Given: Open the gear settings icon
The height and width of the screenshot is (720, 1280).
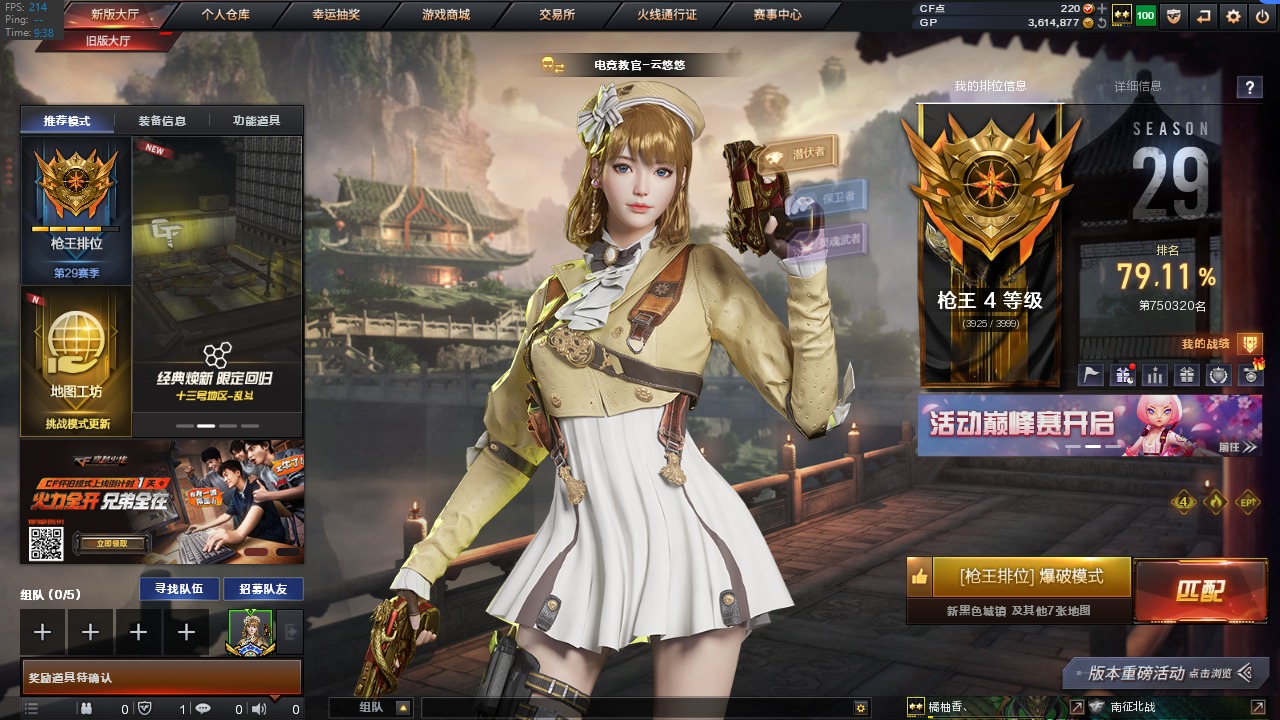Looking at the screenshot, I should click(x=1233, y=16).
